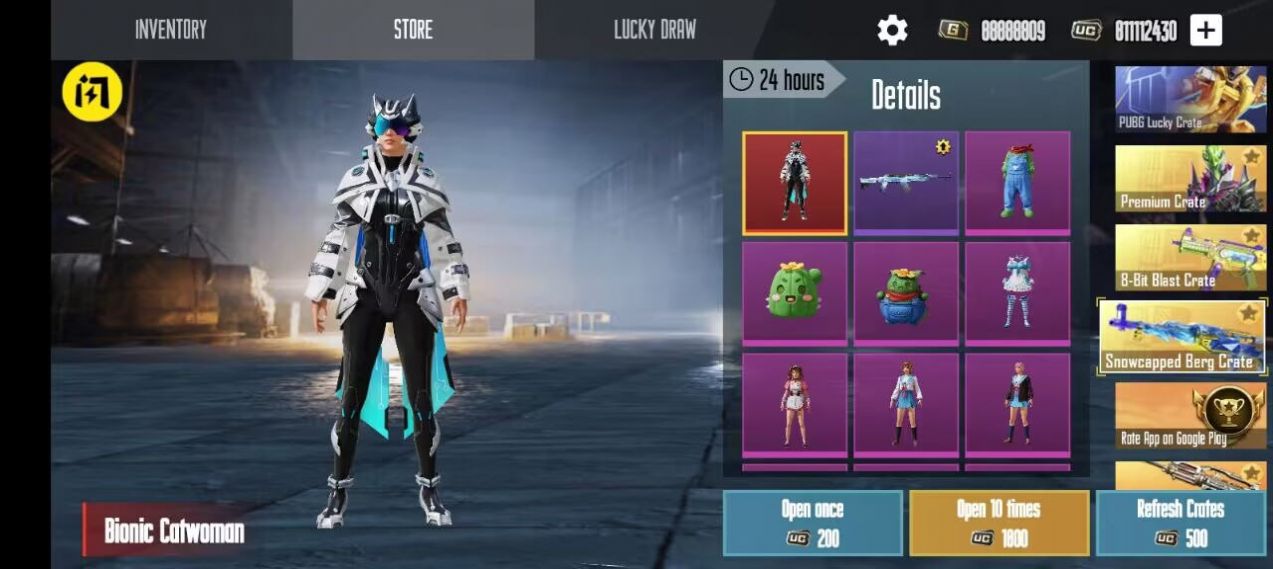Click the yellow round logo icon

tap(92, 92)
